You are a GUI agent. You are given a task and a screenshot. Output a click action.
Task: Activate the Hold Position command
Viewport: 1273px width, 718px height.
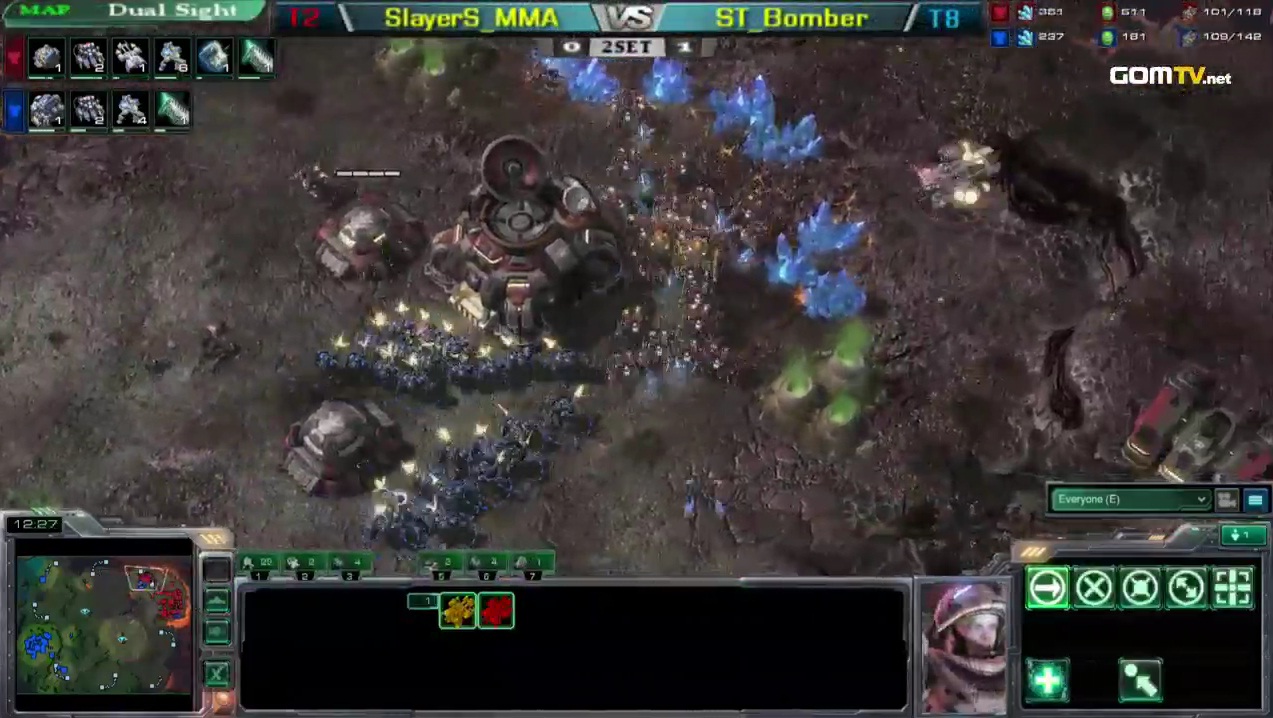[x=1140, y=588]
